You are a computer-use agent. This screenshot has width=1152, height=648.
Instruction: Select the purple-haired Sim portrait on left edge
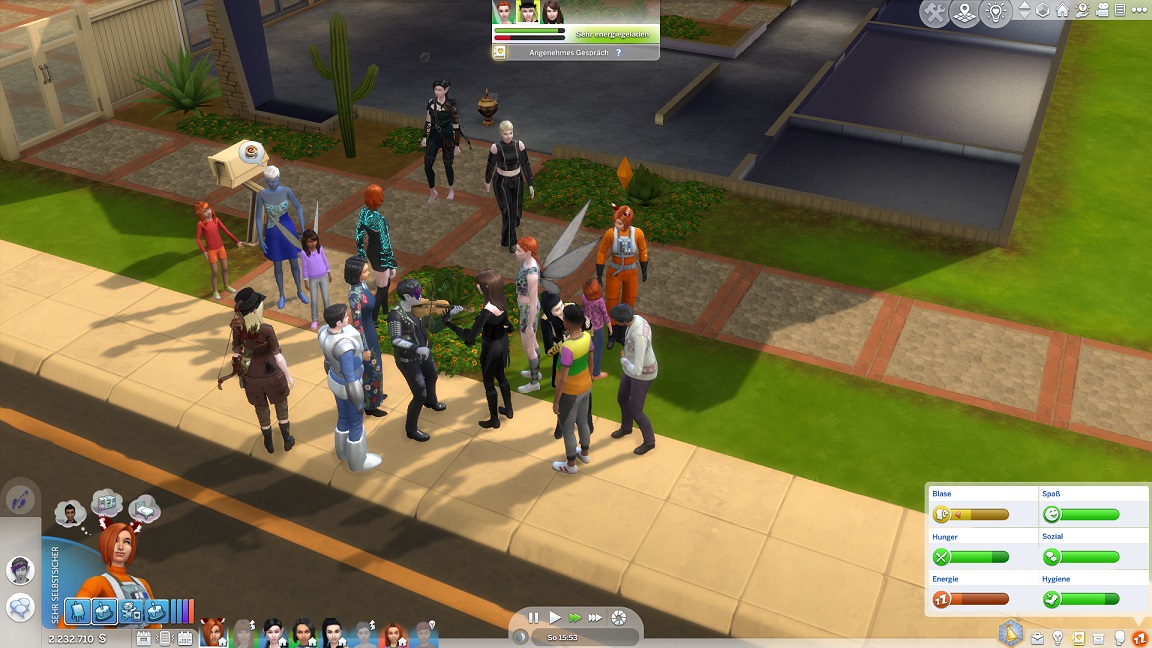(19, 570)
